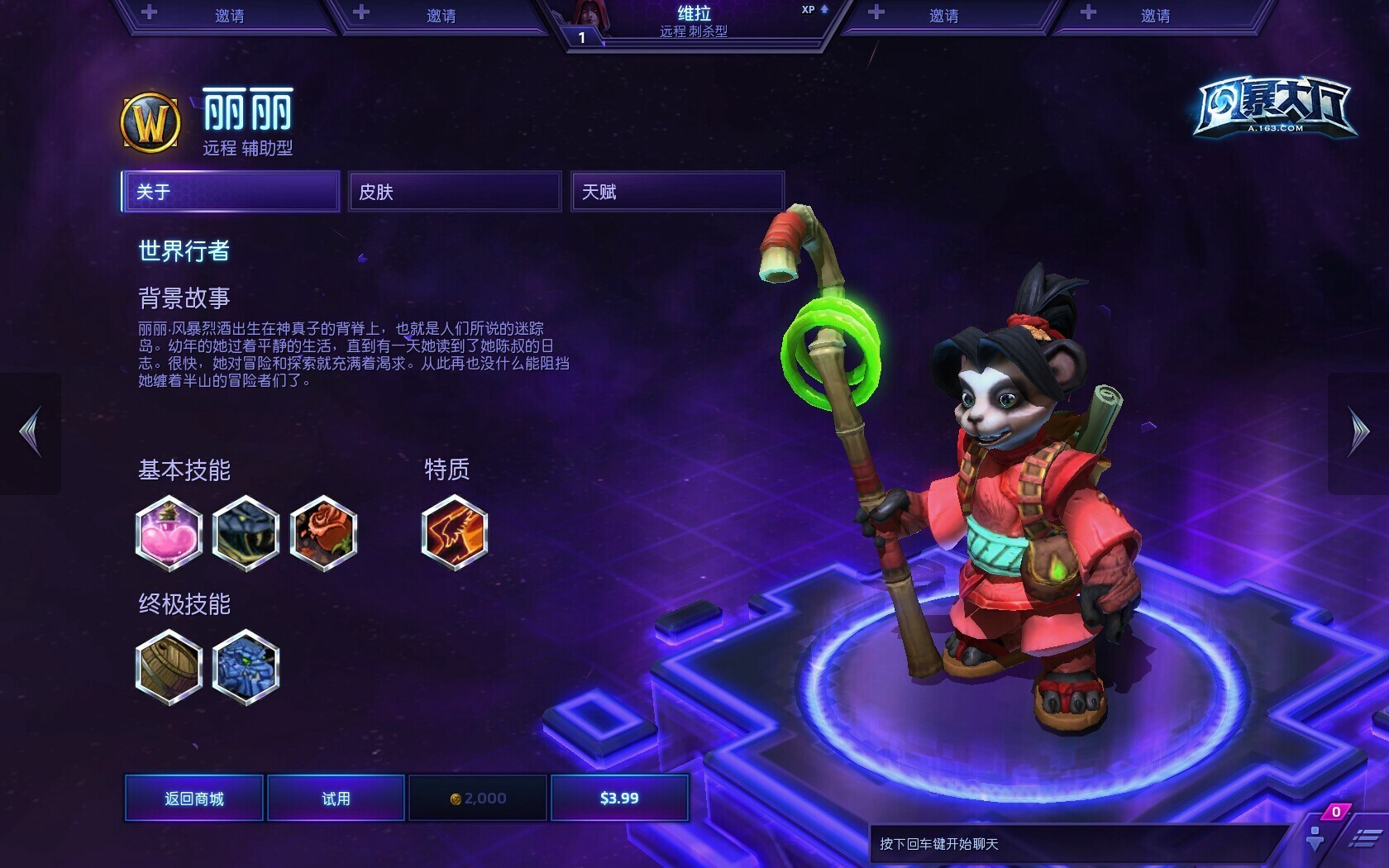Click the 试用 (Try) button
Image resolution: width=1389 pixels, height=868 pixels.
[336, 798]
